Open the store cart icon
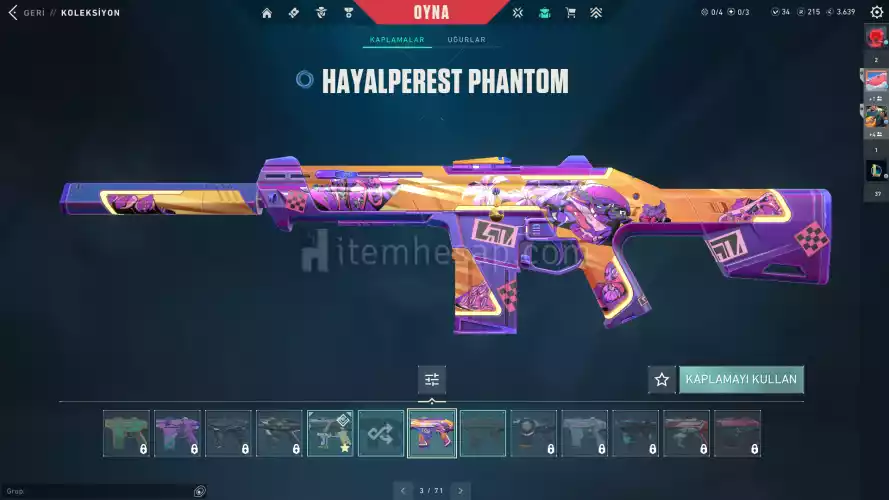 571,13
